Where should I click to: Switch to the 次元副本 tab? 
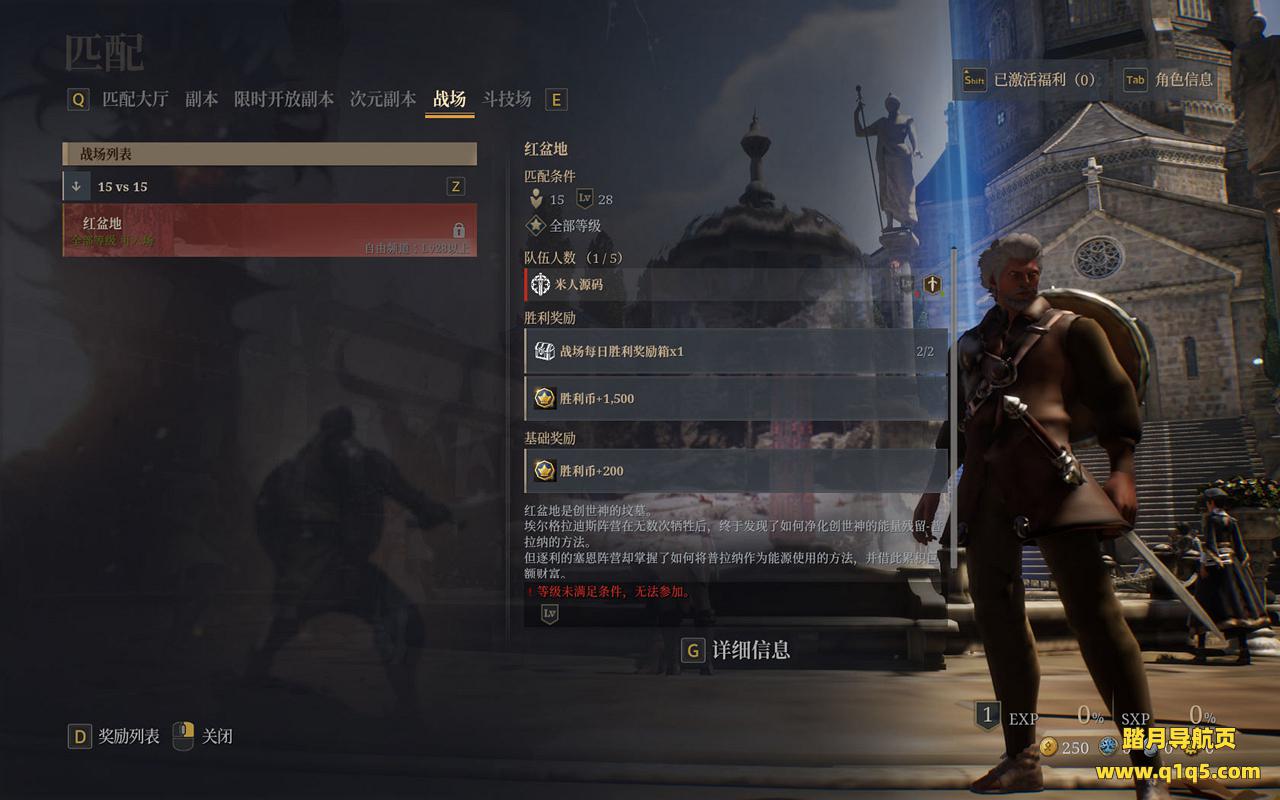point(382,99)
